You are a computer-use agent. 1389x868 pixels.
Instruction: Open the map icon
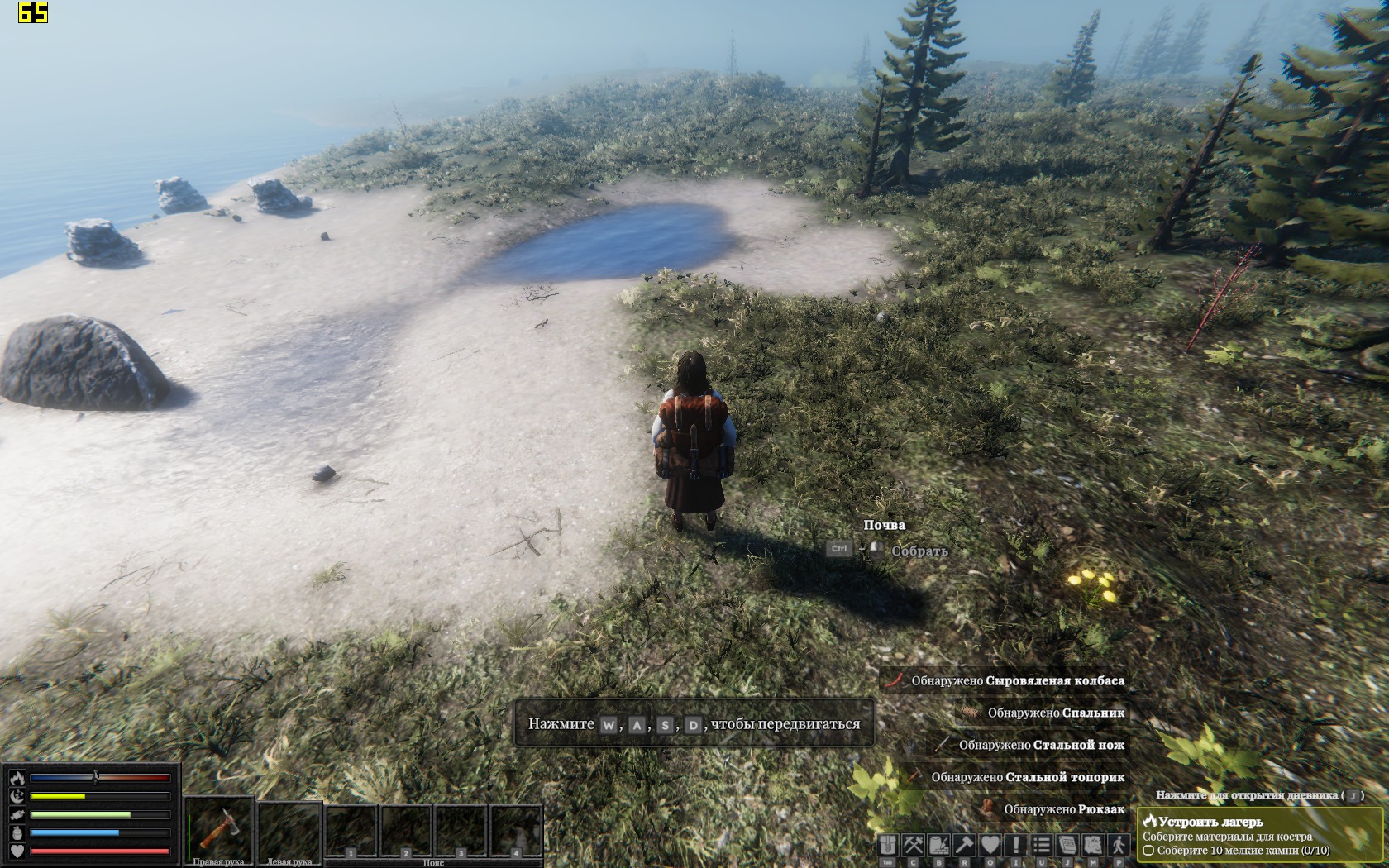[1093, 845]
